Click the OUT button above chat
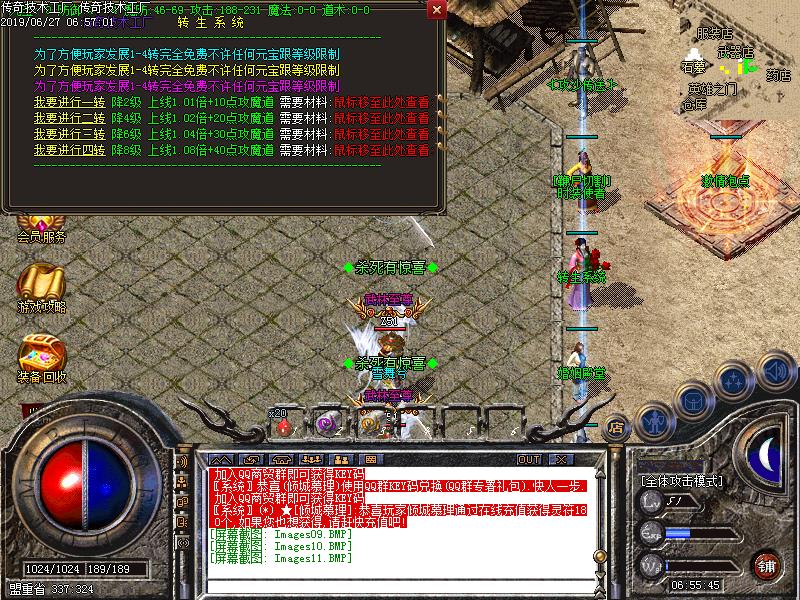 pyautogui.click(x=528, y=459)
